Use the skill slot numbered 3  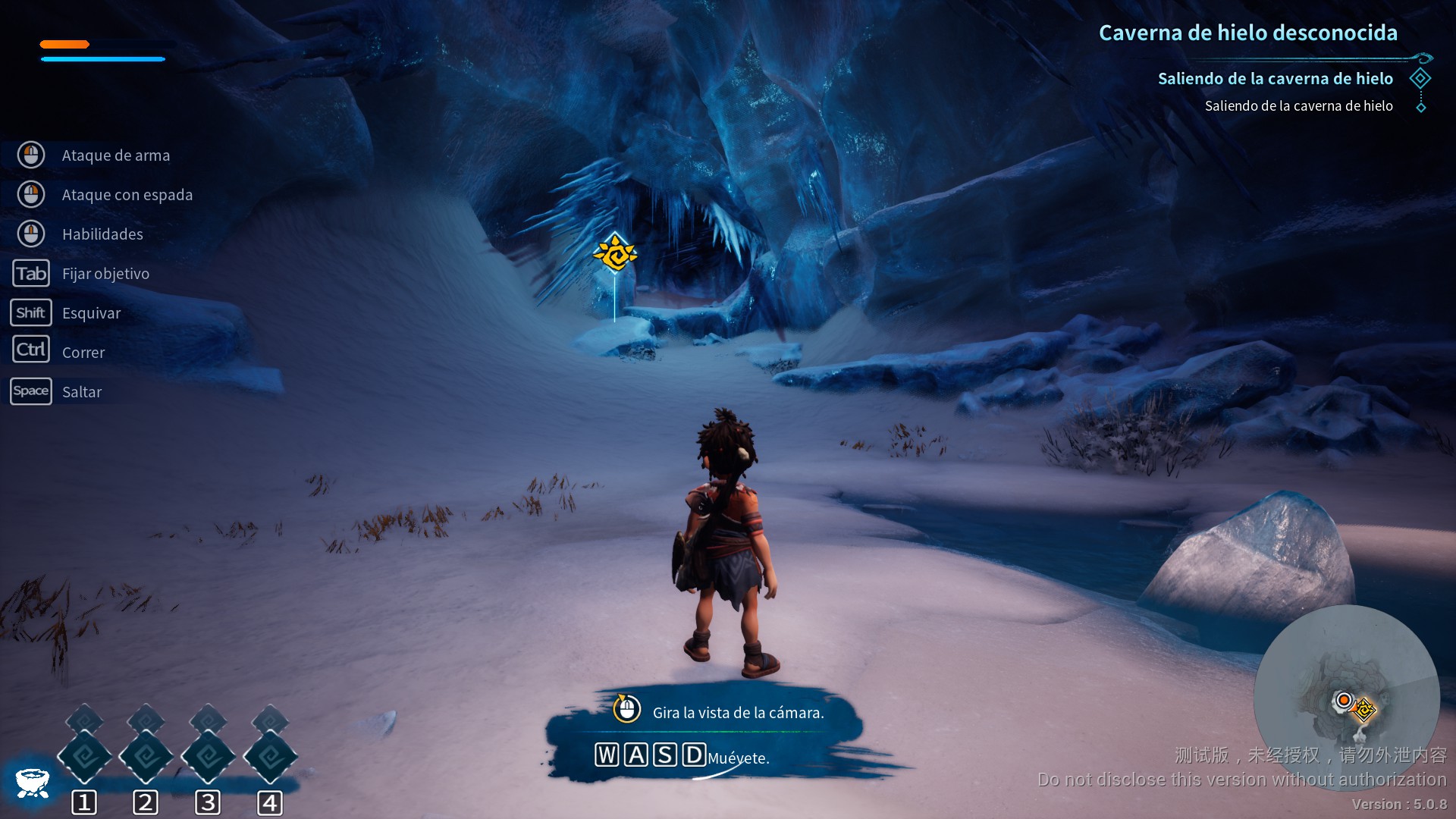tap(209, 757)
